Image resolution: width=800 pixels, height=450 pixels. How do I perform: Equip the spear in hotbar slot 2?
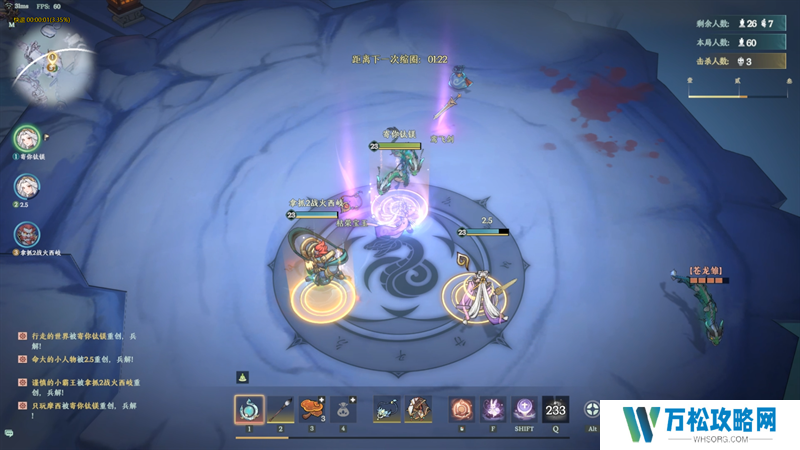point(281,409)
